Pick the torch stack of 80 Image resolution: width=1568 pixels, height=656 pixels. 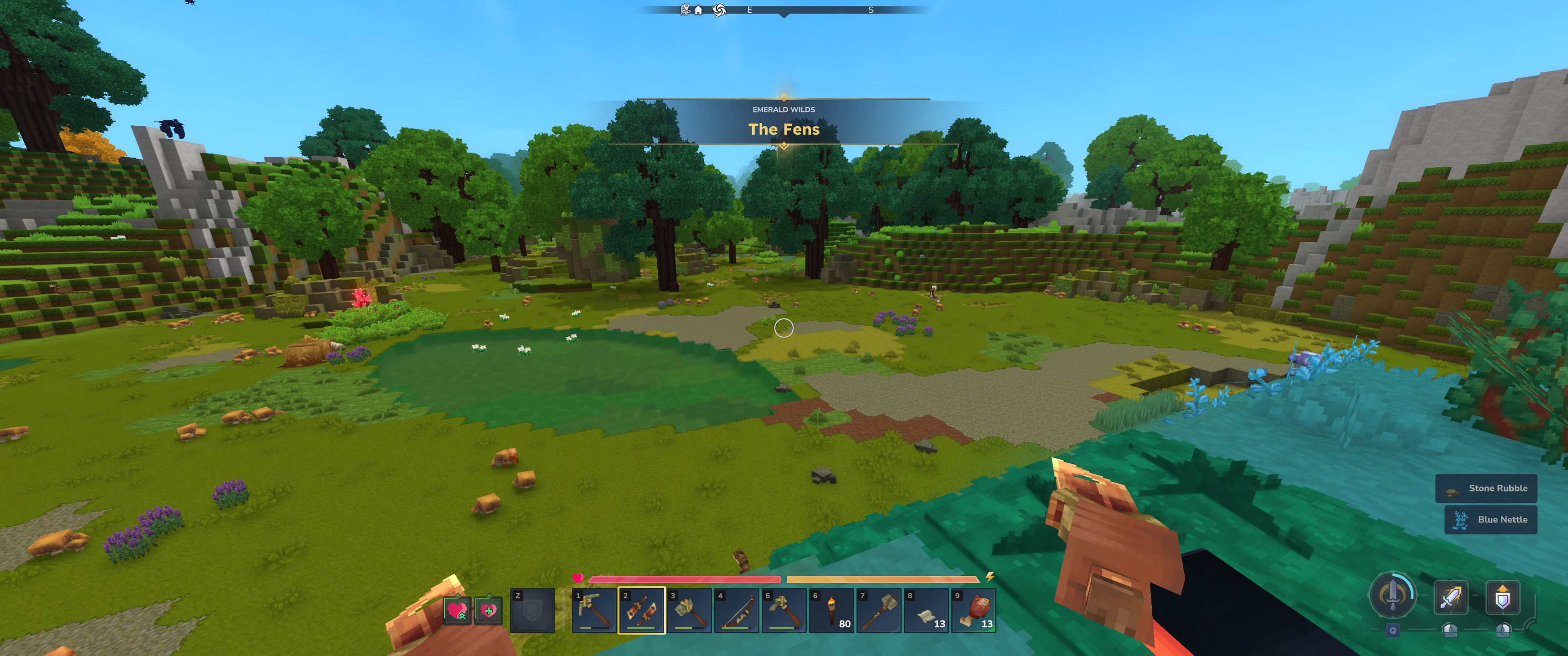831,610
